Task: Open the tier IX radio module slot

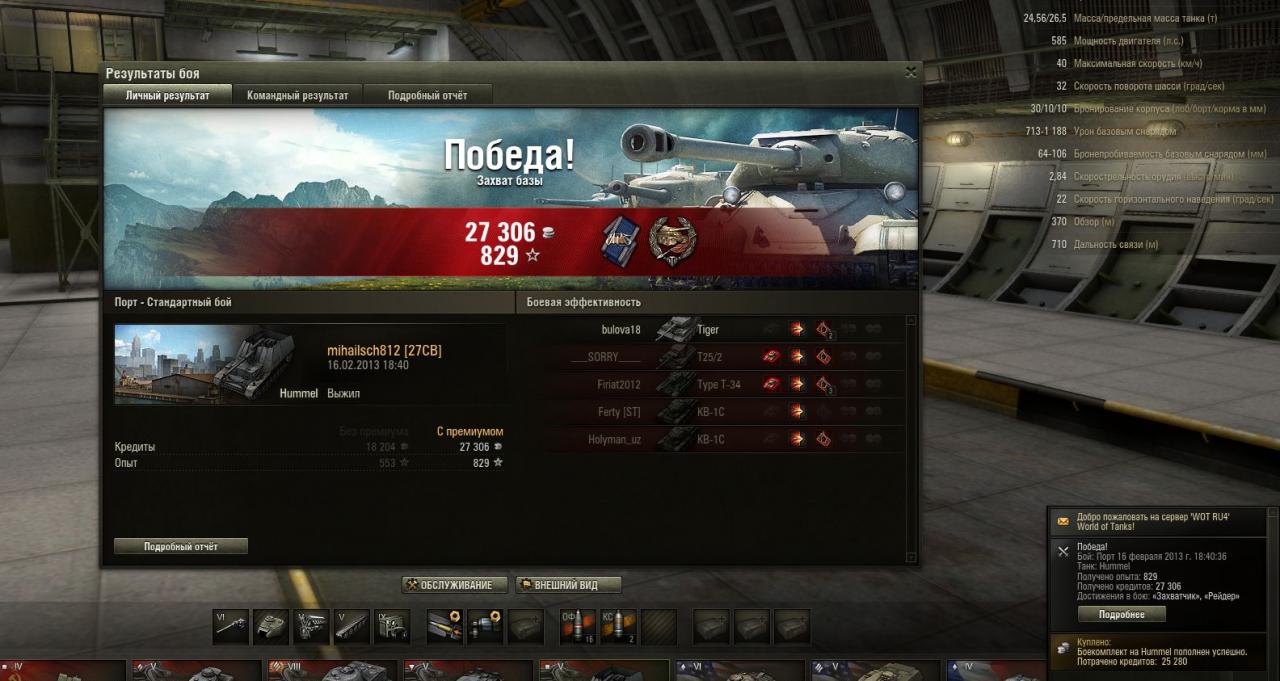Action: click(x=392, y=627)
